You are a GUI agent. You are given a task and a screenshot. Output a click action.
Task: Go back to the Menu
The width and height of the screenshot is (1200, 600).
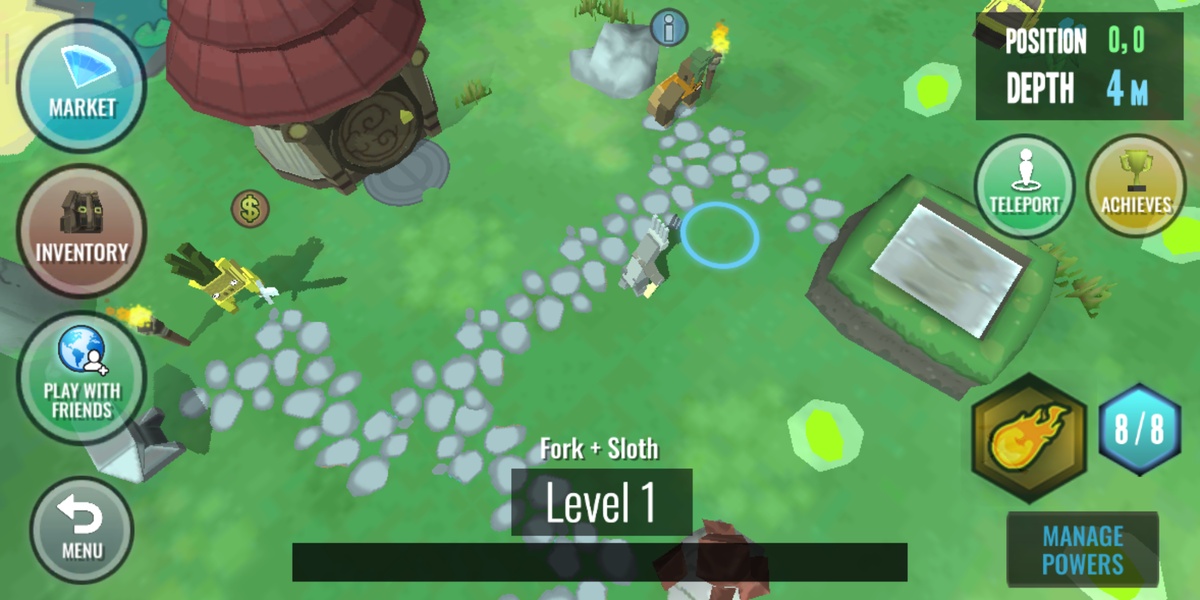82,529
